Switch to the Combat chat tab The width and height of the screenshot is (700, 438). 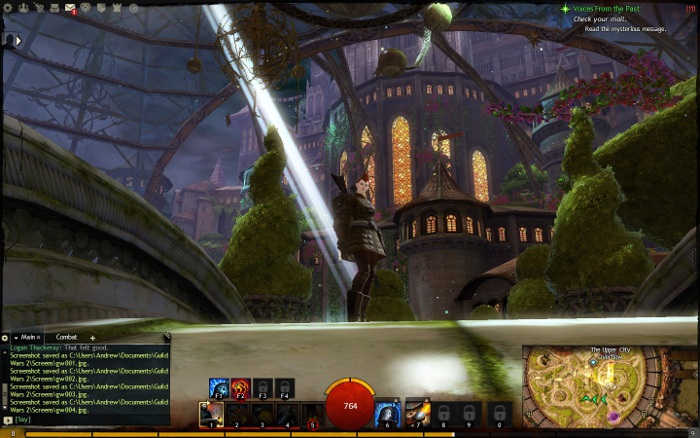point(66,337)
